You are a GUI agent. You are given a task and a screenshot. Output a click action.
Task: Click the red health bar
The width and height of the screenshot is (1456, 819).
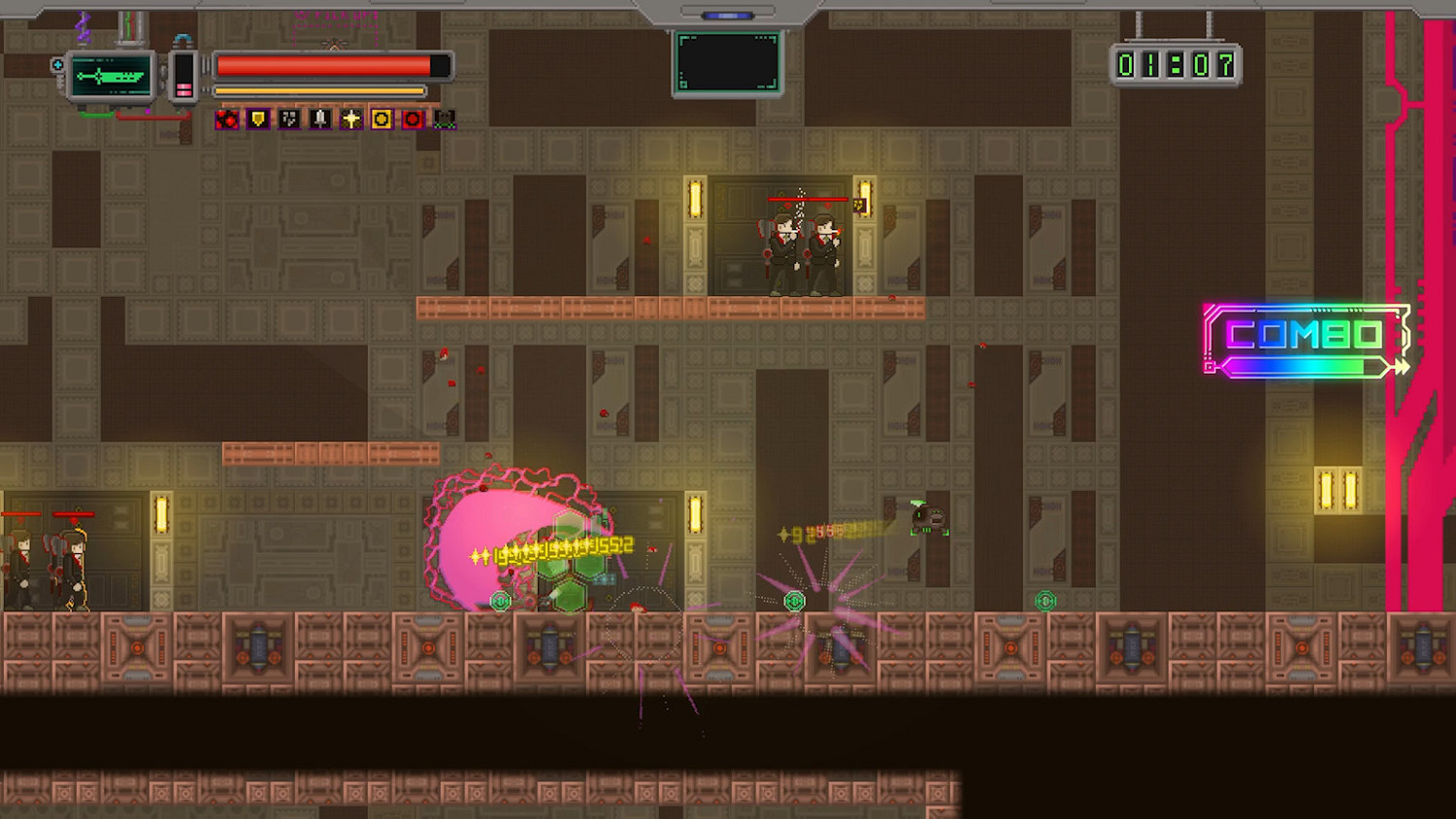(320, 67)
